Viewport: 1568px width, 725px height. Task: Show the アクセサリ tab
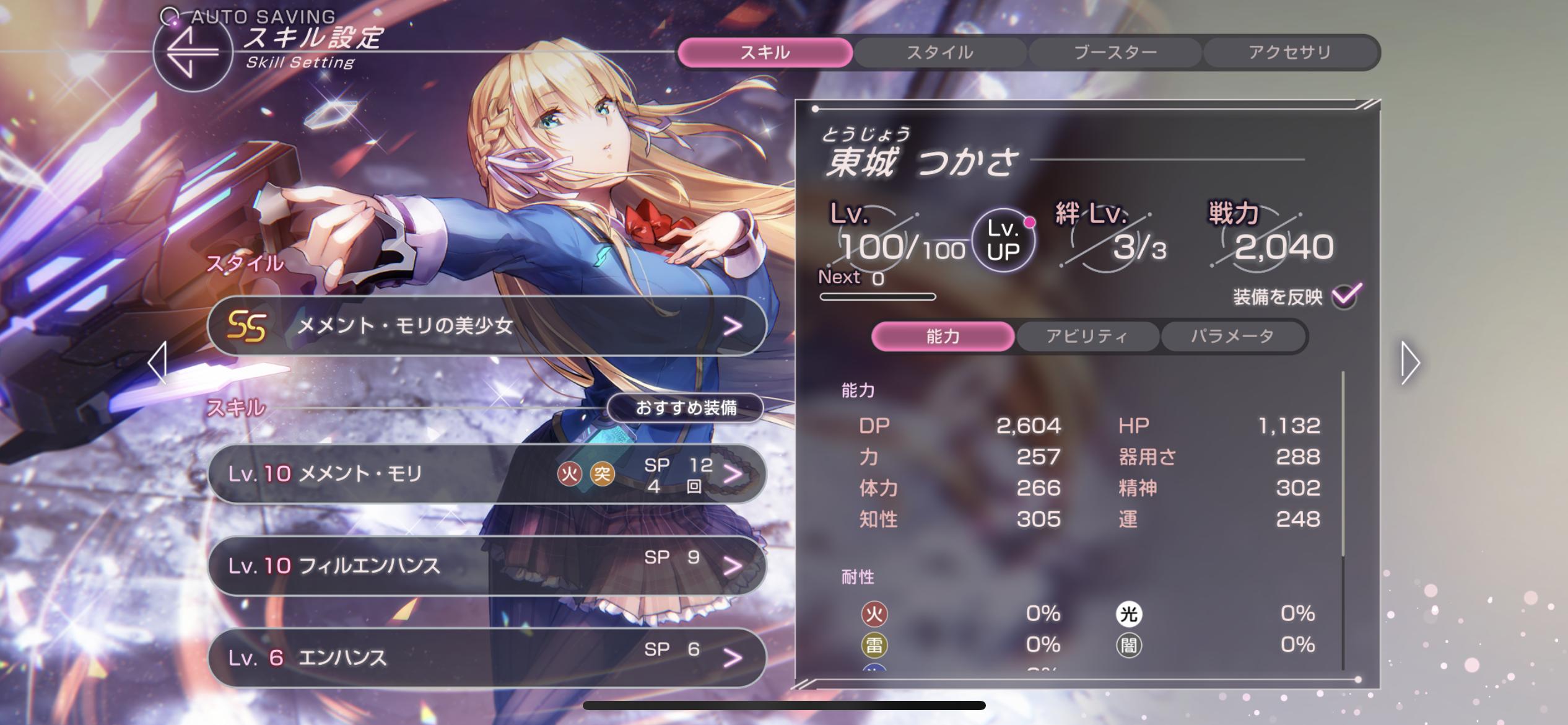coord(1290,53)
